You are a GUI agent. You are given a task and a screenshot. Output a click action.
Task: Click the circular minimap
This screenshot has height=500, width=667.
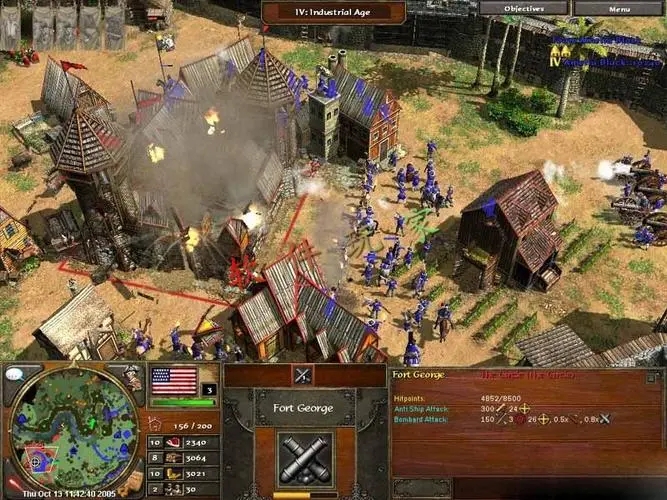point(73,430)
